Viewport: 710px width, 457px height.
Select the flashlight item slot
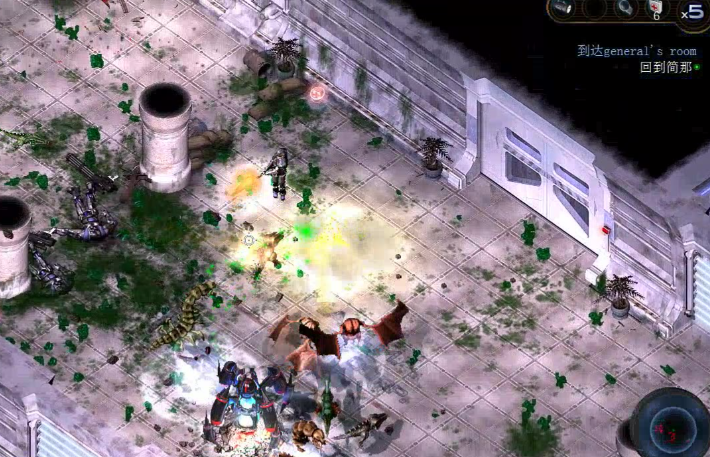pyautogui.click(x=562, y=9)
